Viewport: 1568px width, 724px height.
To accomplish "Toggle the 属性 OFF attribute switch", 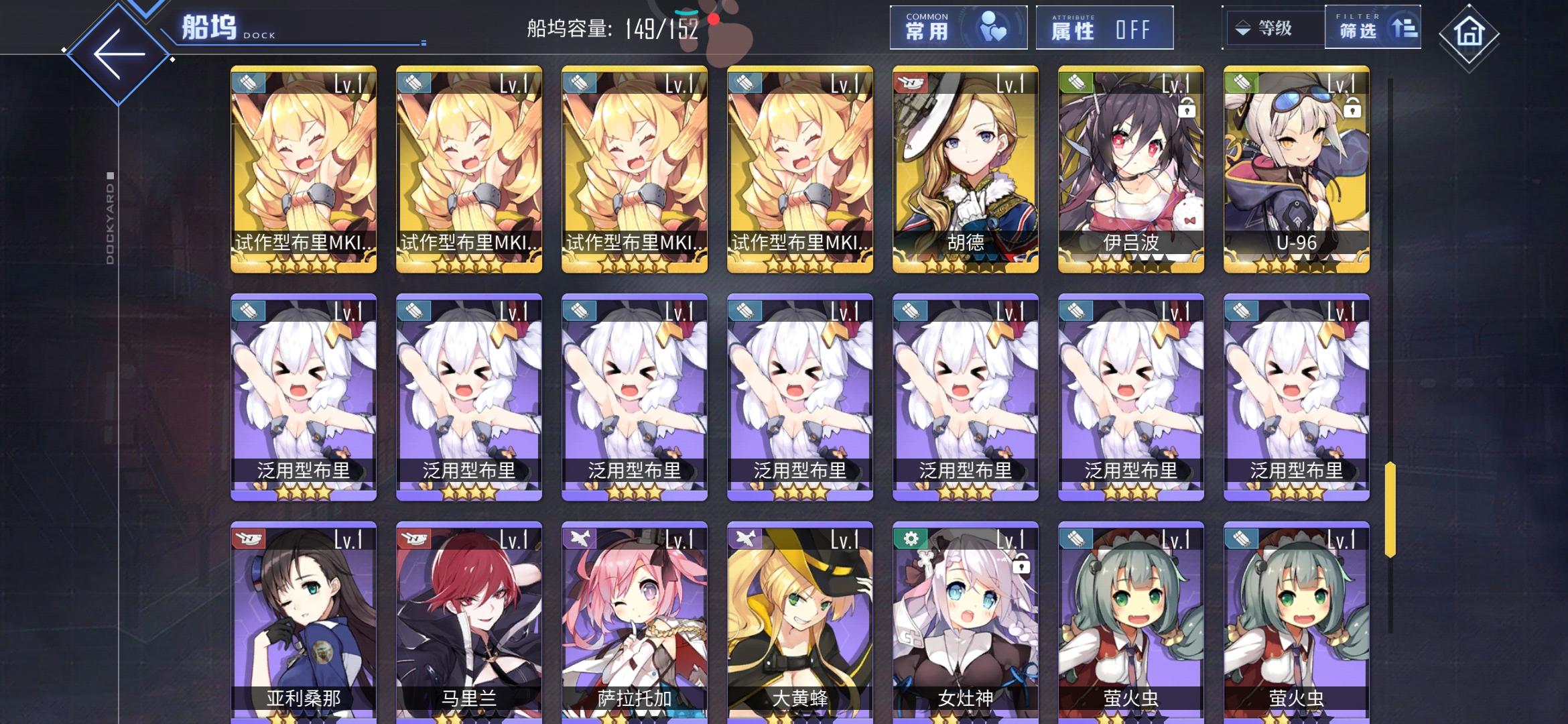I will pos(1104,27).
